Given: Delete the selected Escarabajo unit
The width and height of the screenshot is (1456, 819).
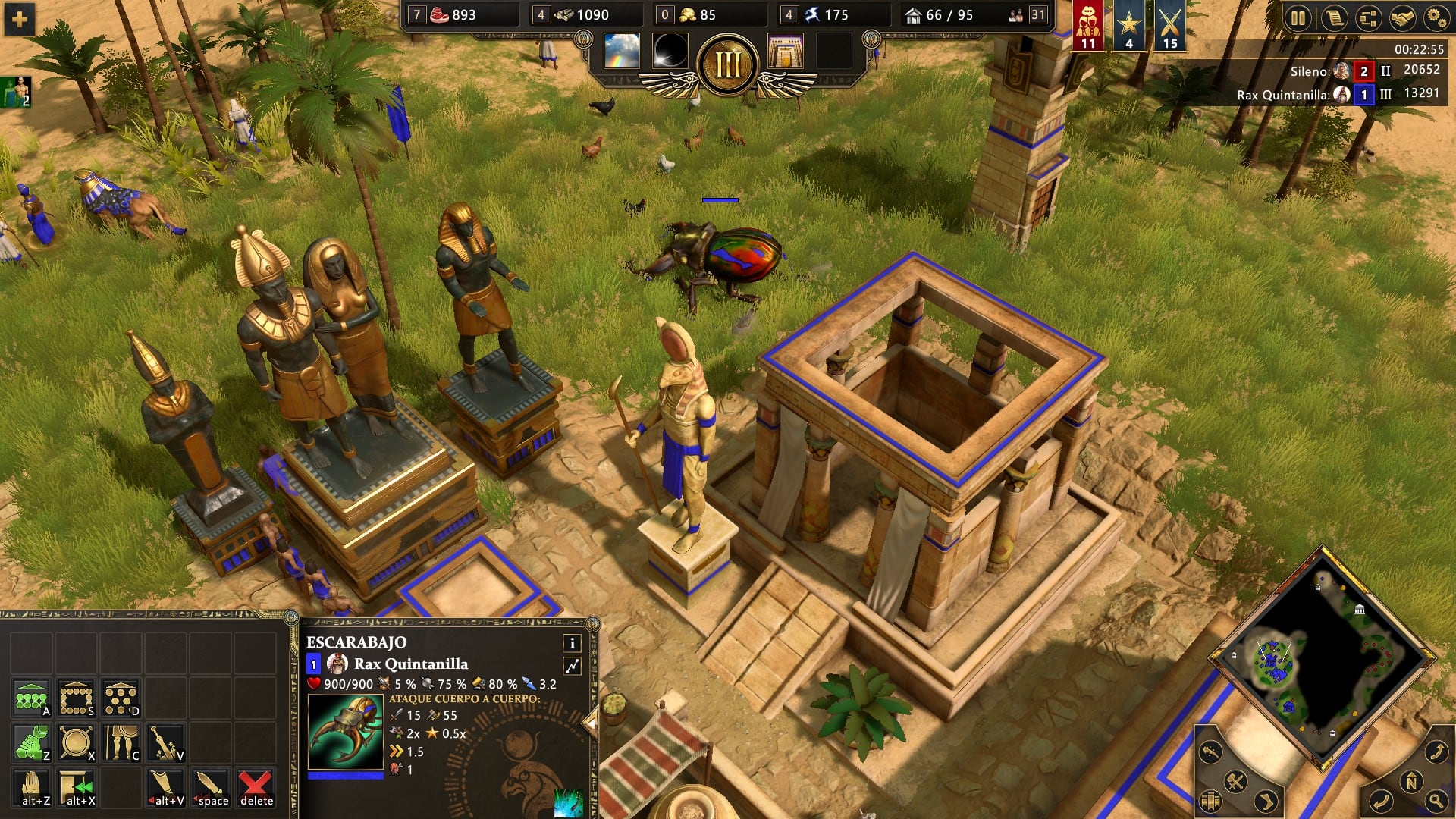Looking at the screenshot, I should click(256, 787).
